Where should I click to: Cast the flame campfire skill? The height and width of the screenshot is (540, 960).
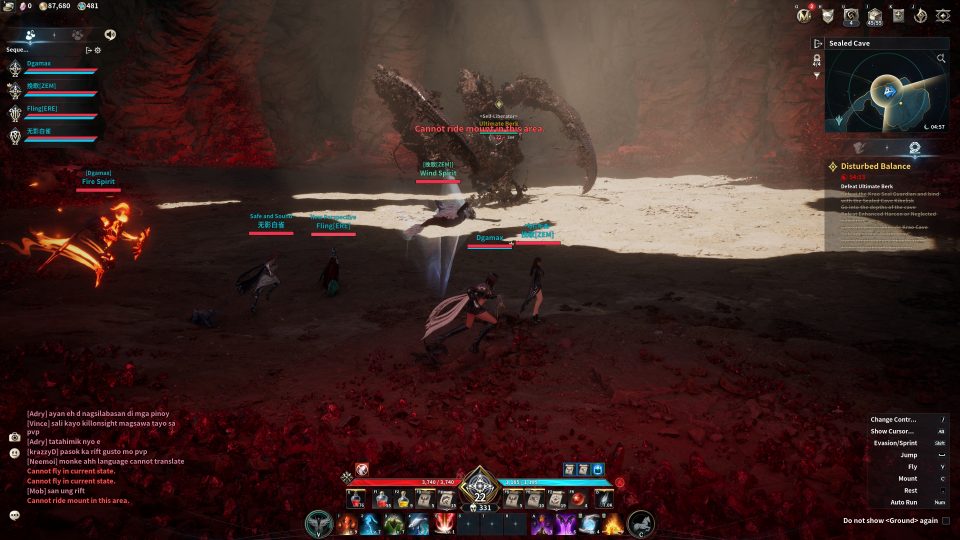pyautogui.click(x=612, y=523)
